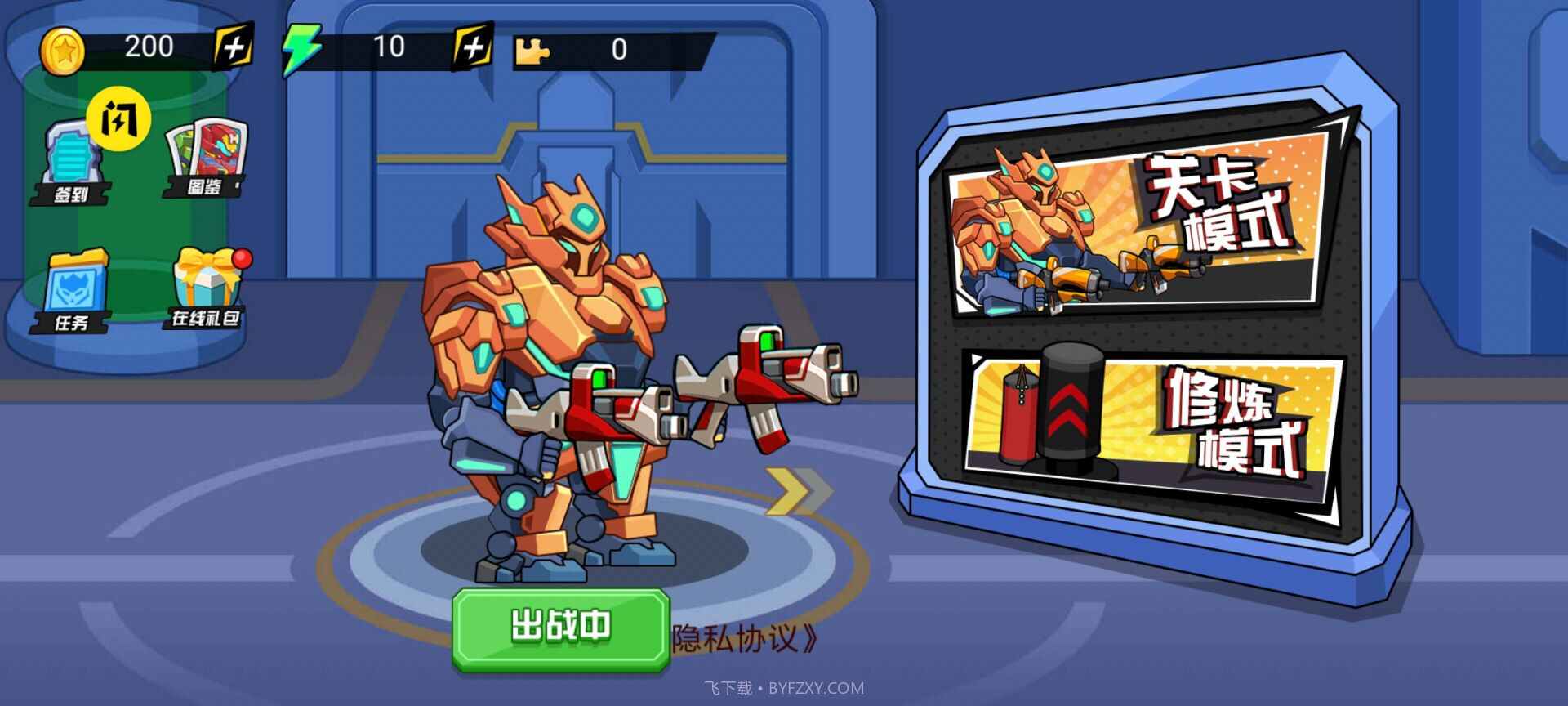This screenshot has width=1568, height=706.
Task: Switch to next robot with yellow arrow
Action: 796,492
